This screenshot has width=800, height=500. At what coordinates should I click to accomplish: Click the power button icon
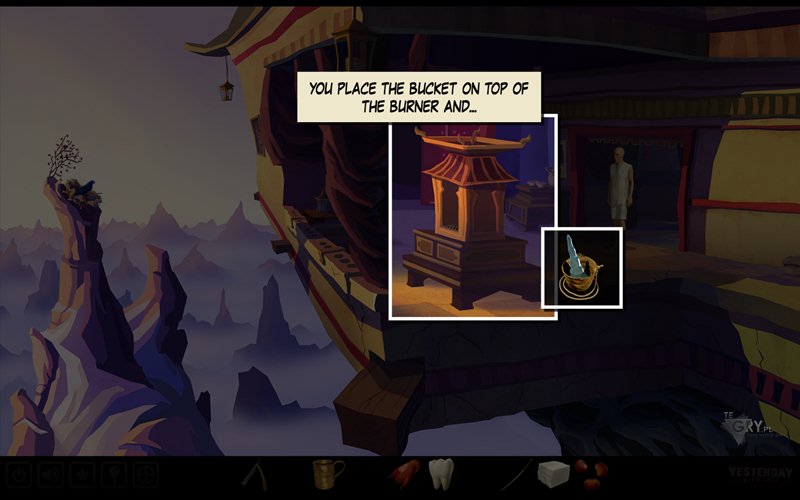[x=19, y=474]
